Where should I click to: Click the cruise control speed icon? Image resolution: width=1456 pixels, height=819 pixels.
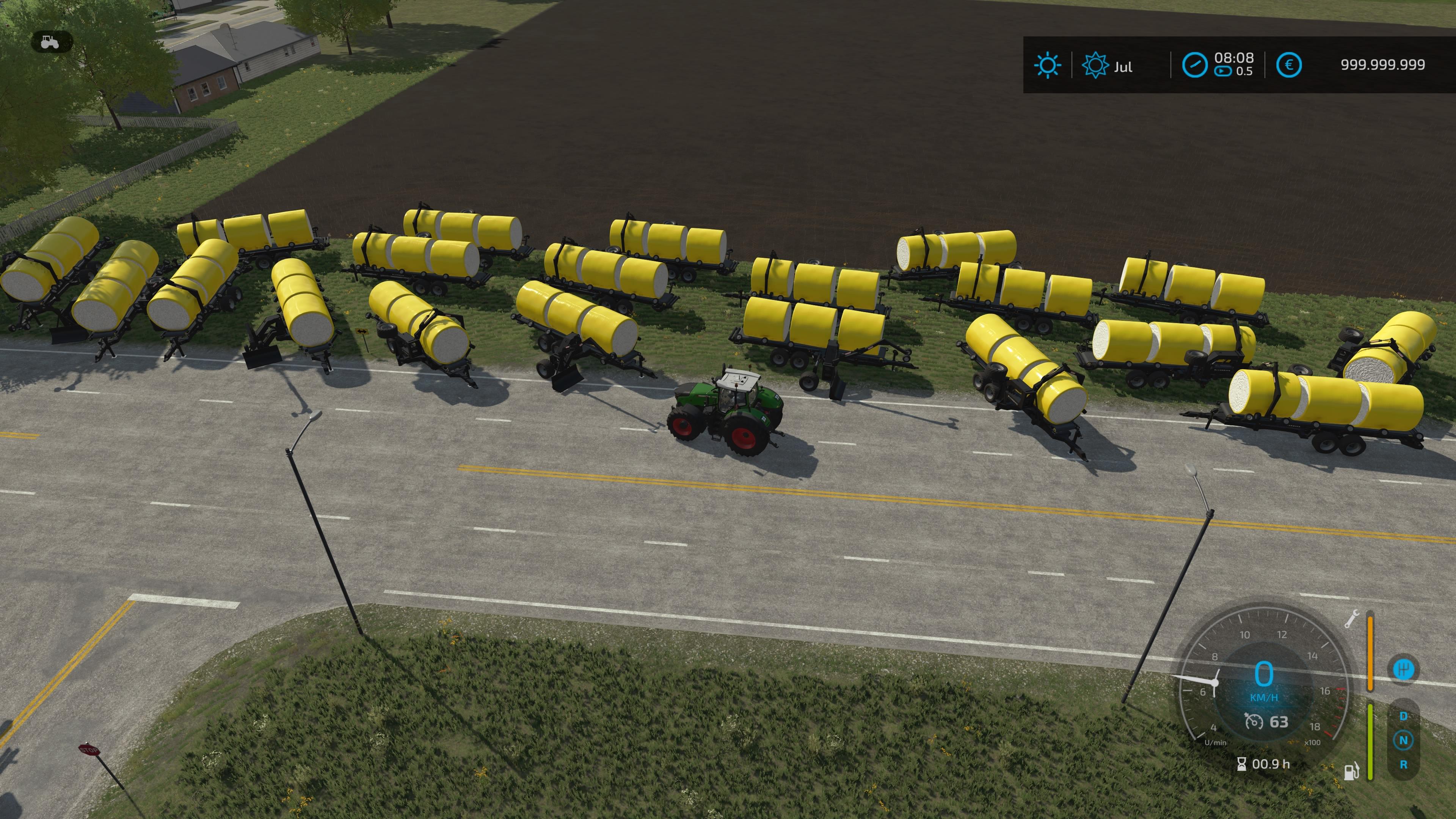(1254, 722)
